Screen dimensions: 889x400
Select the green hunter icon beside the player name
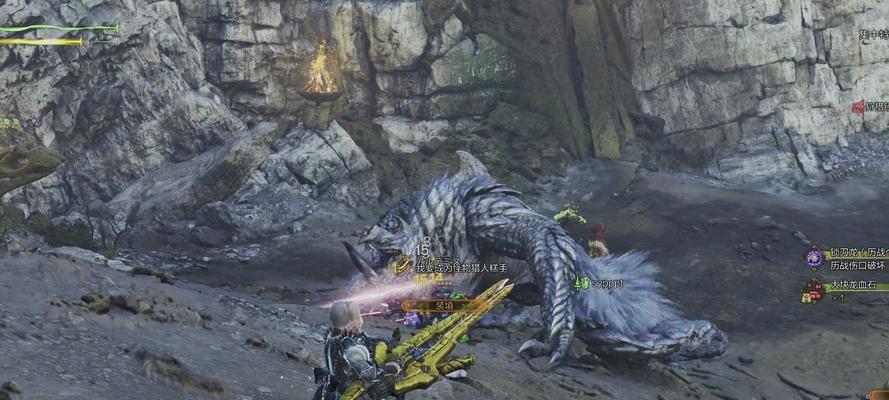pyautogui.click(x=582, y=283)
